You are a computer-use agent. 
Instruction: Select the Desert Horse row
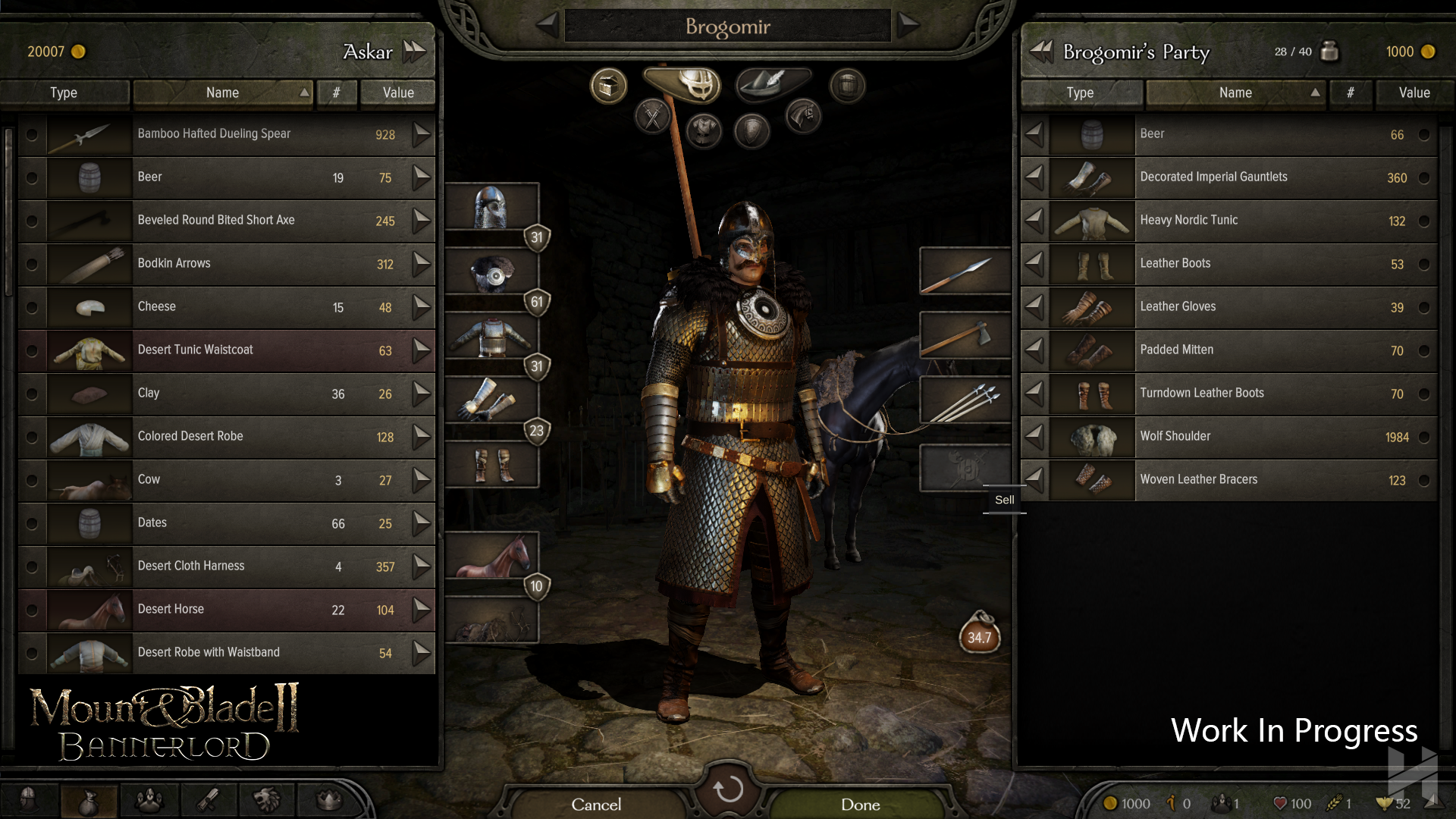point(227,610)
